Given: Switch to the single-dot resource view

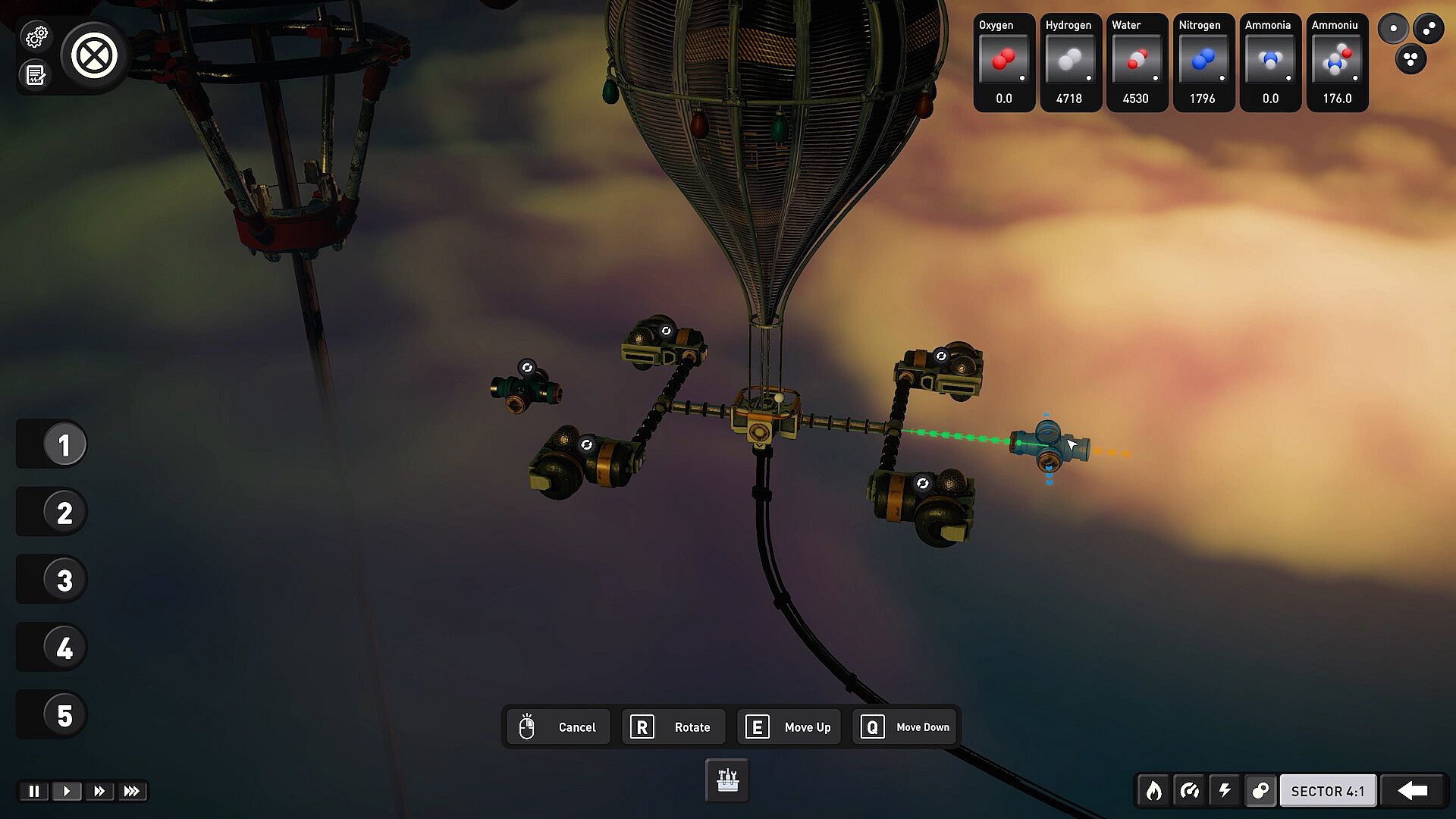Looking at the screenshot, I should click(x=1393, y=29).
